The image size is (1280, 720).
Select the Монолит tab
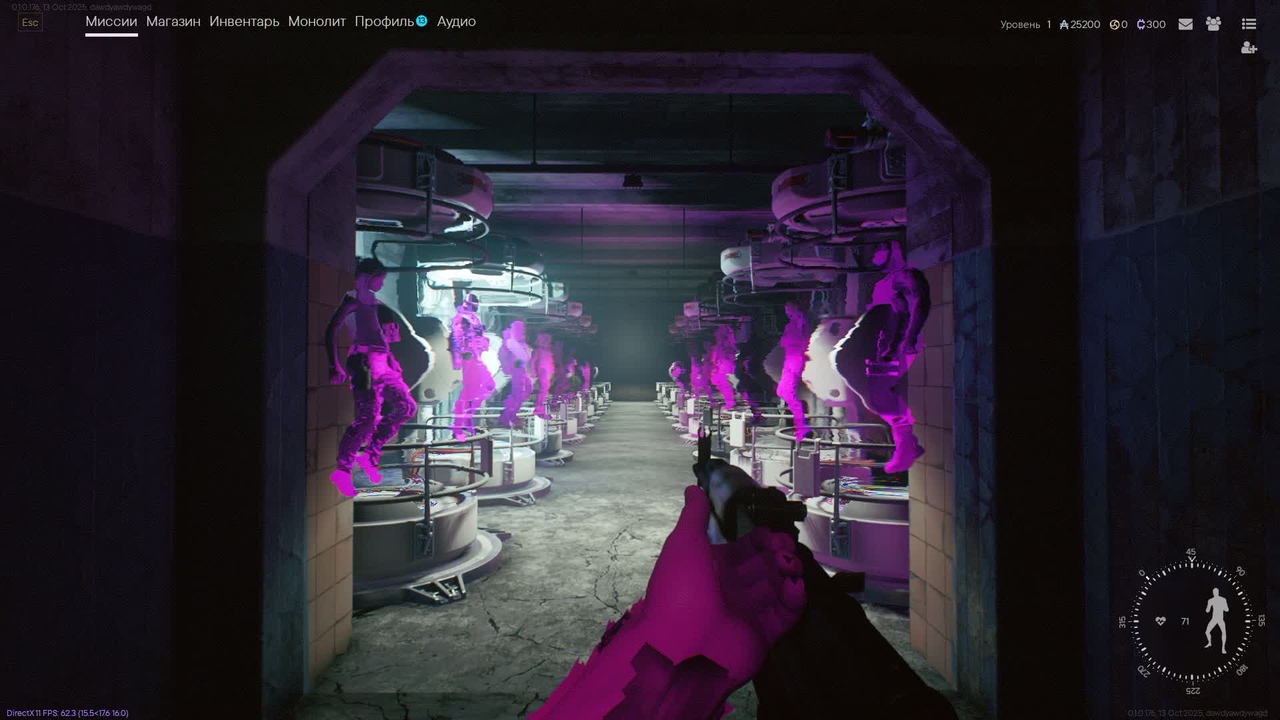316,21
